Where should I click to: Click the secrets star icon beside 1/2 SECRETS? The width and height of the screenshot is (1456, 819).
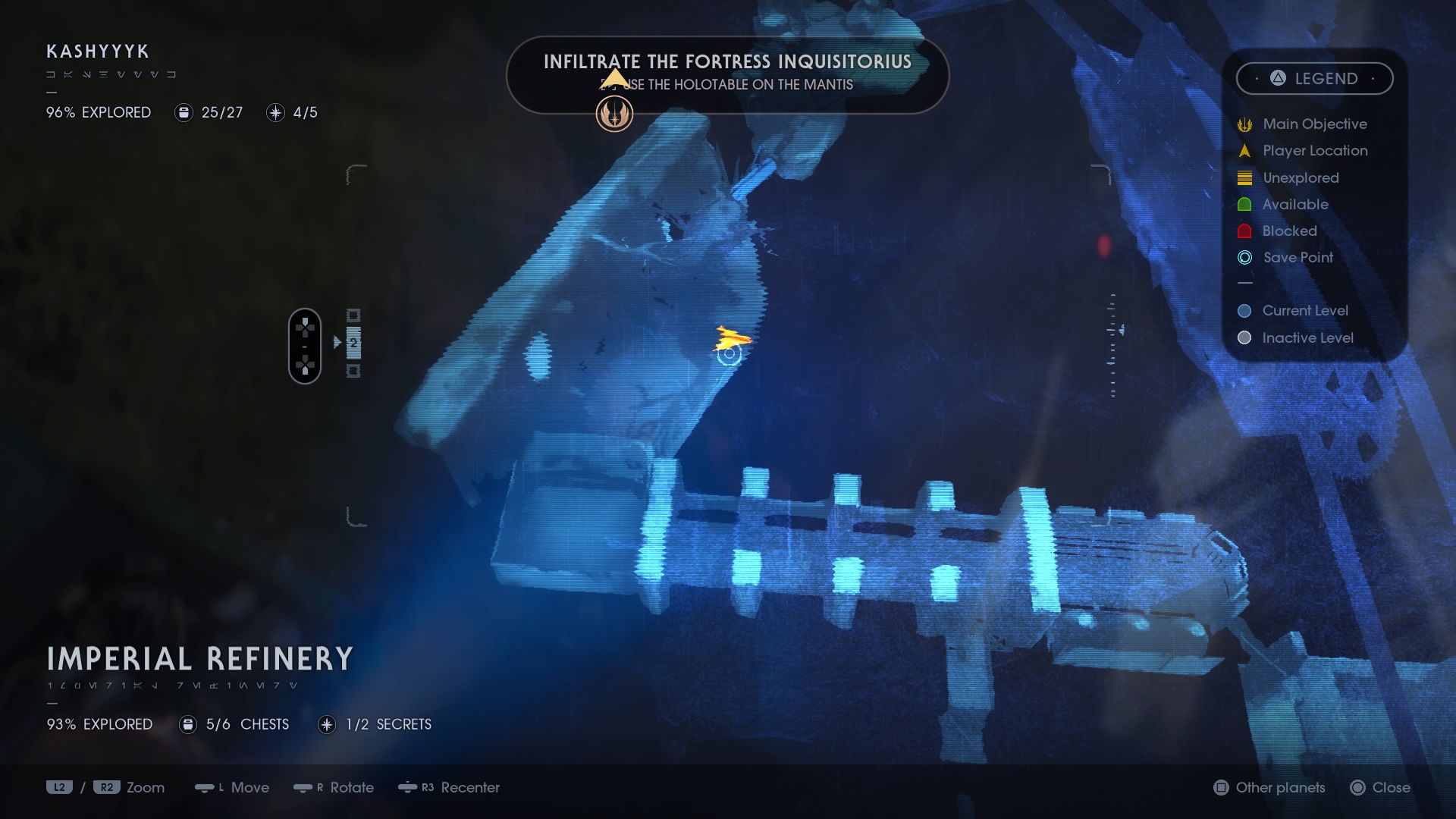(326, 724)
